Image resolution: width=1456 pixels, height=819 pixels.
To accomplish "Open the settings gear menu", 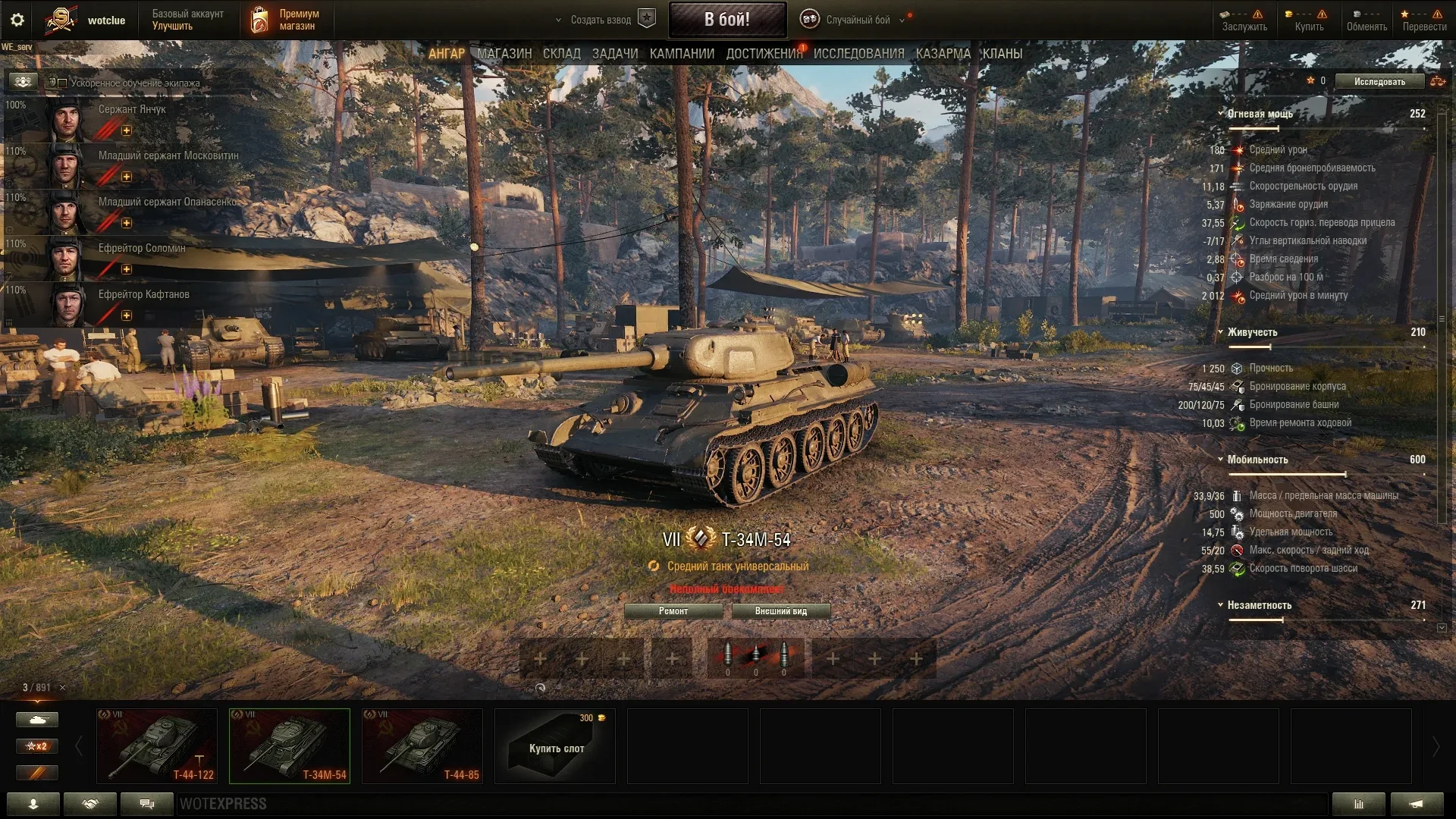I will click(17, 20).
